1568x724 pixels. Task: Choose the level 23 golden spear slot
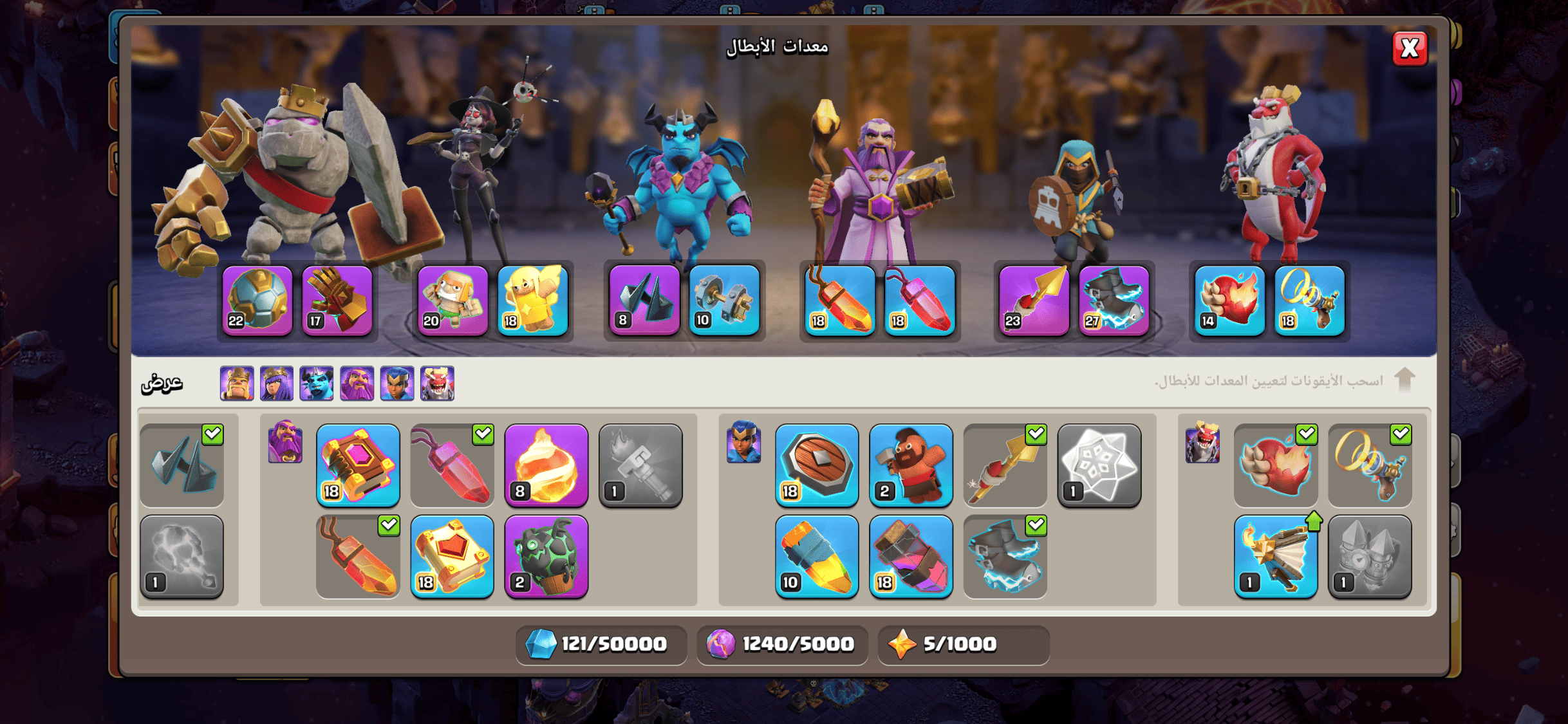[1034, 300]
